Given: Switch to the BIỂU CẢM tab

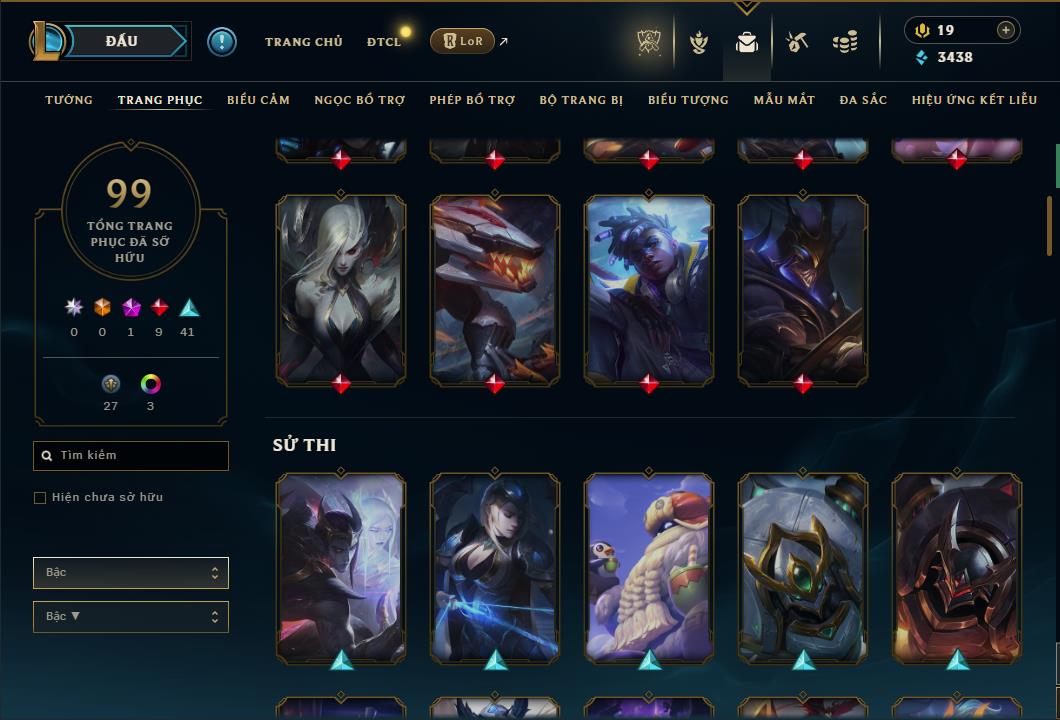Looking at the screenshot, I should pyautogui.click(x=258, y=100).
